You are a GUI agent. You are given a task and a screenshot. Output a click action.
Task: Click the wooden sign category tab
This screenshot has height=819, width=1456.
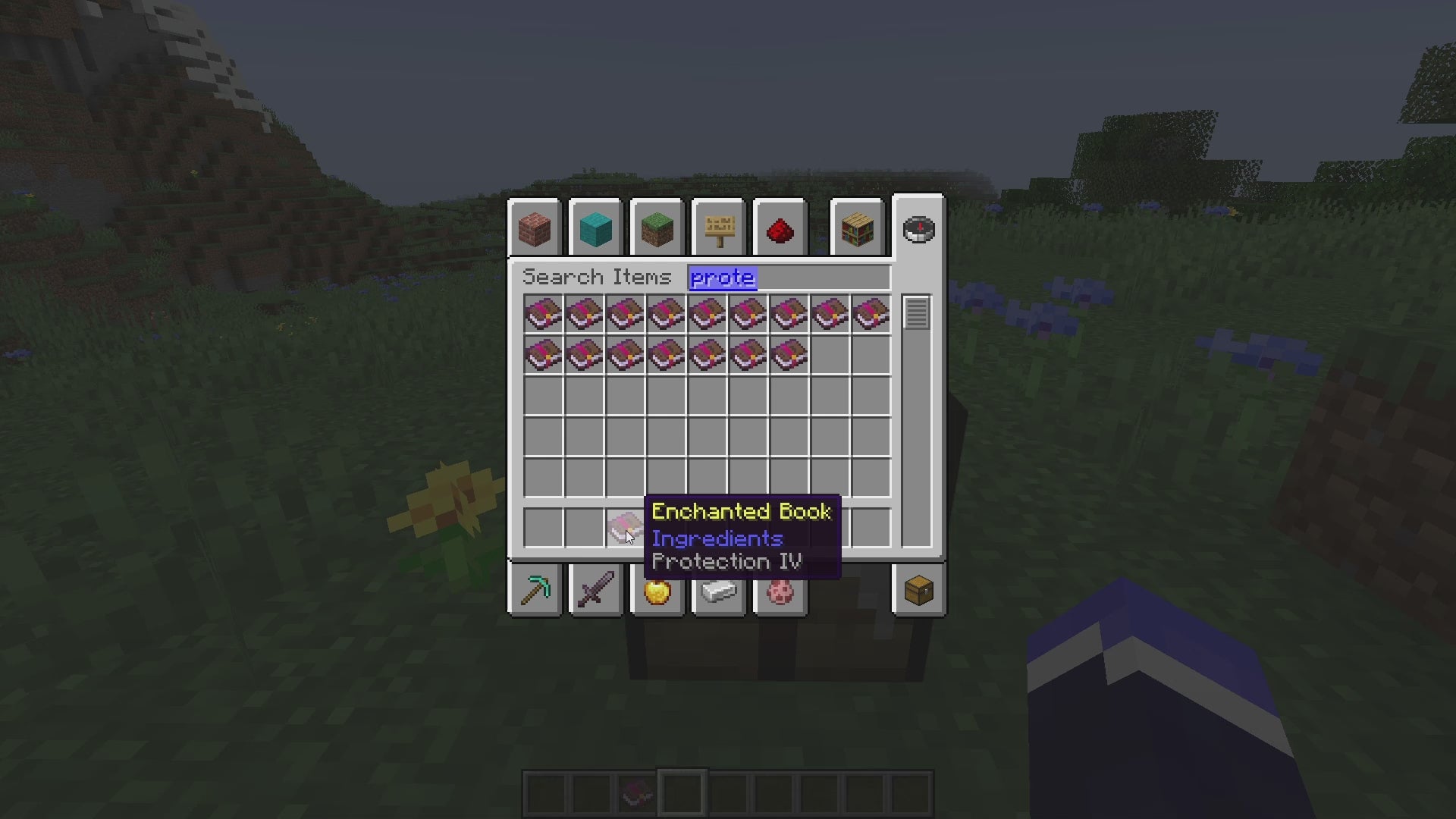click(720, 230)
